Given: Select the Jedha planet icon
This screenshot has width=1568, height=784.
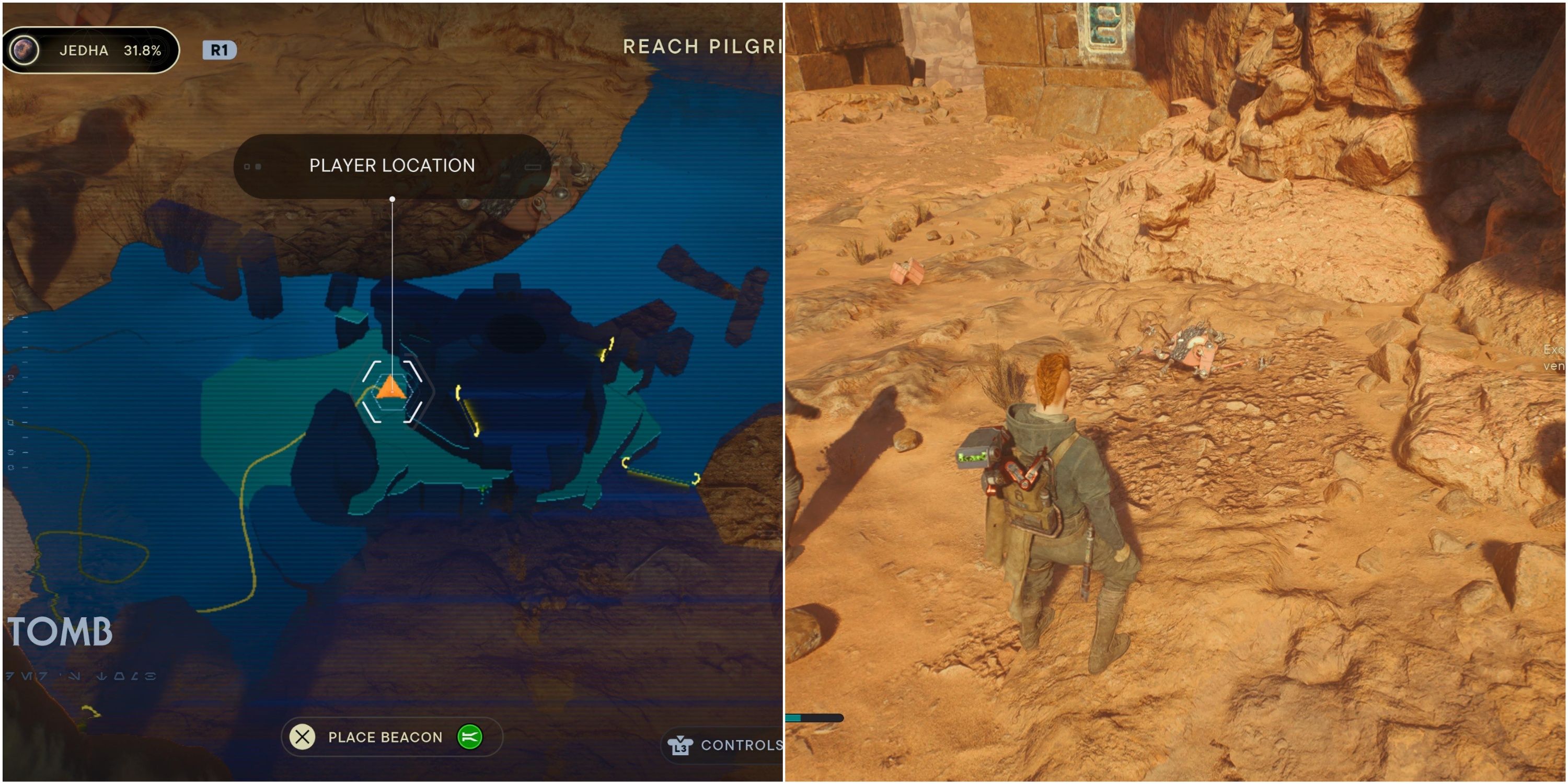Looking at the screenshot, I should (x=25, y=50).
